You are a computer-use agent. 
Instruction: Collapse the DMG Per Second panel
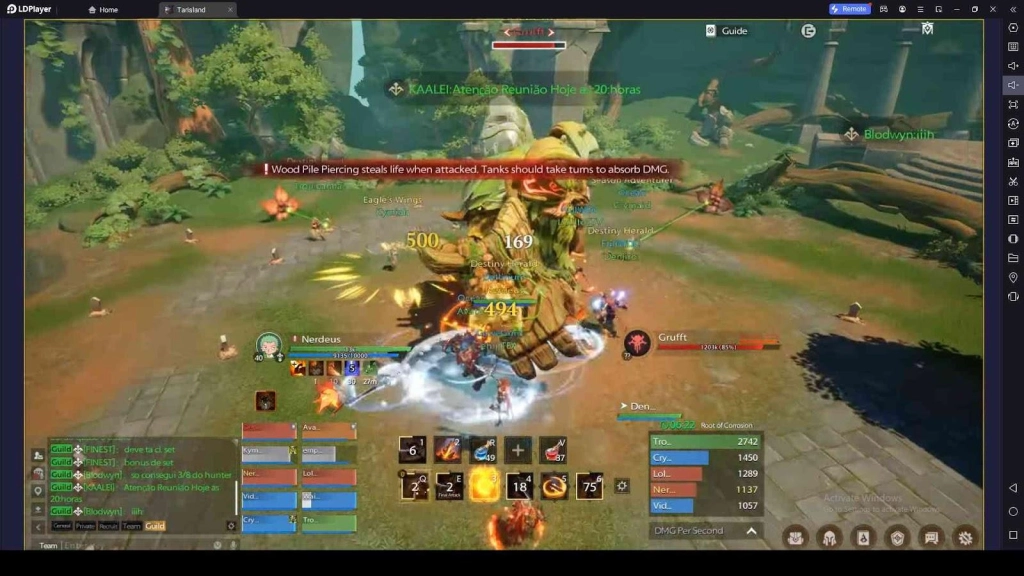(x=751, y=531)
